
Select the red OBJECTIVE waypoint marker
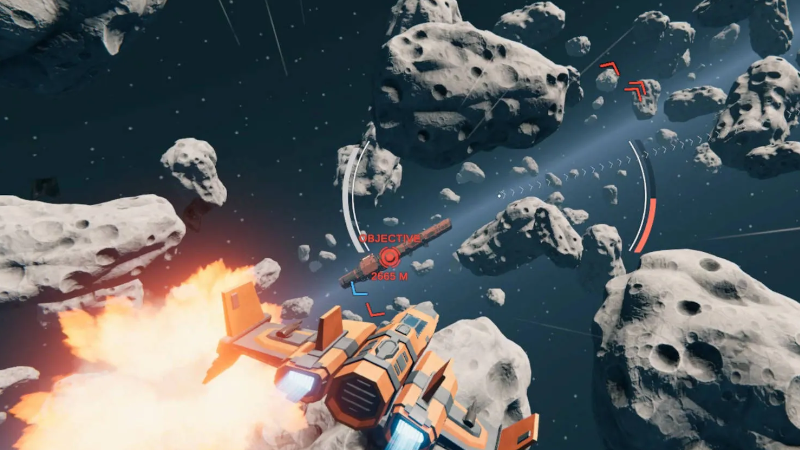click(x=388, y=257)
